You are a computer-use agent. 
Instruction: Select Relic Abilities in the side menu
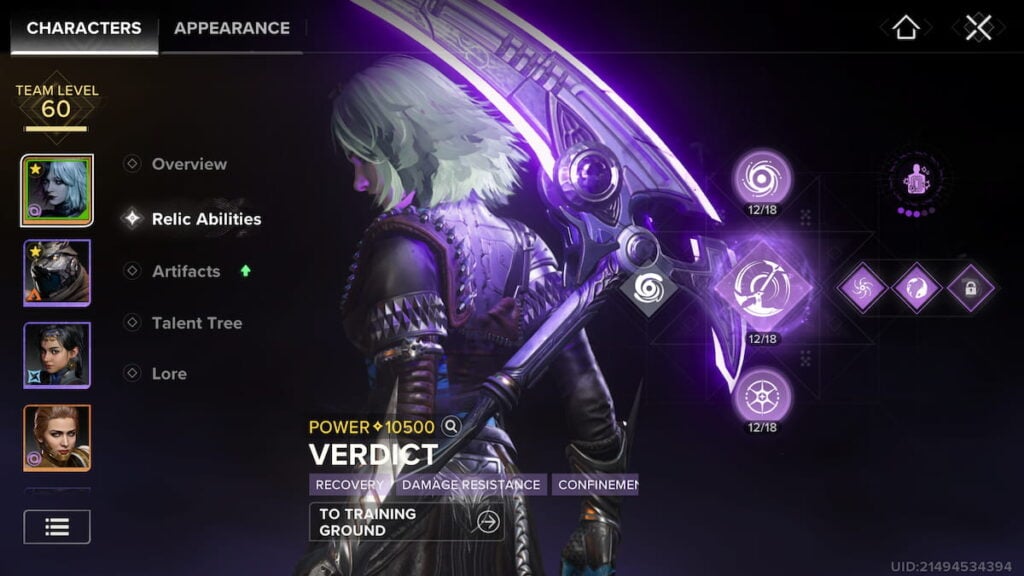[x=205, y=219]
